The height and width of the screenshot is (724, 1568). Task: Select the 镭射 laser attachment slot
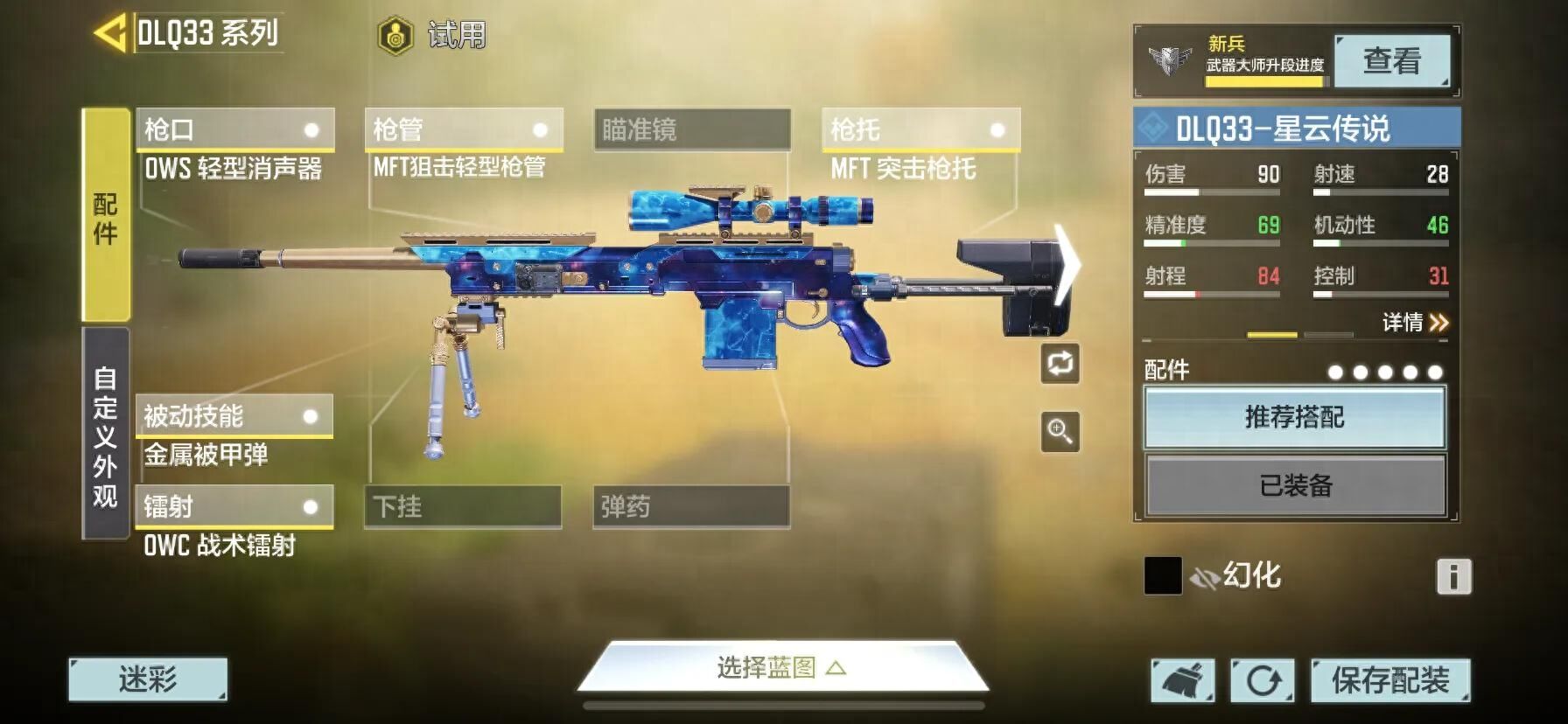(x=234, y=507)
